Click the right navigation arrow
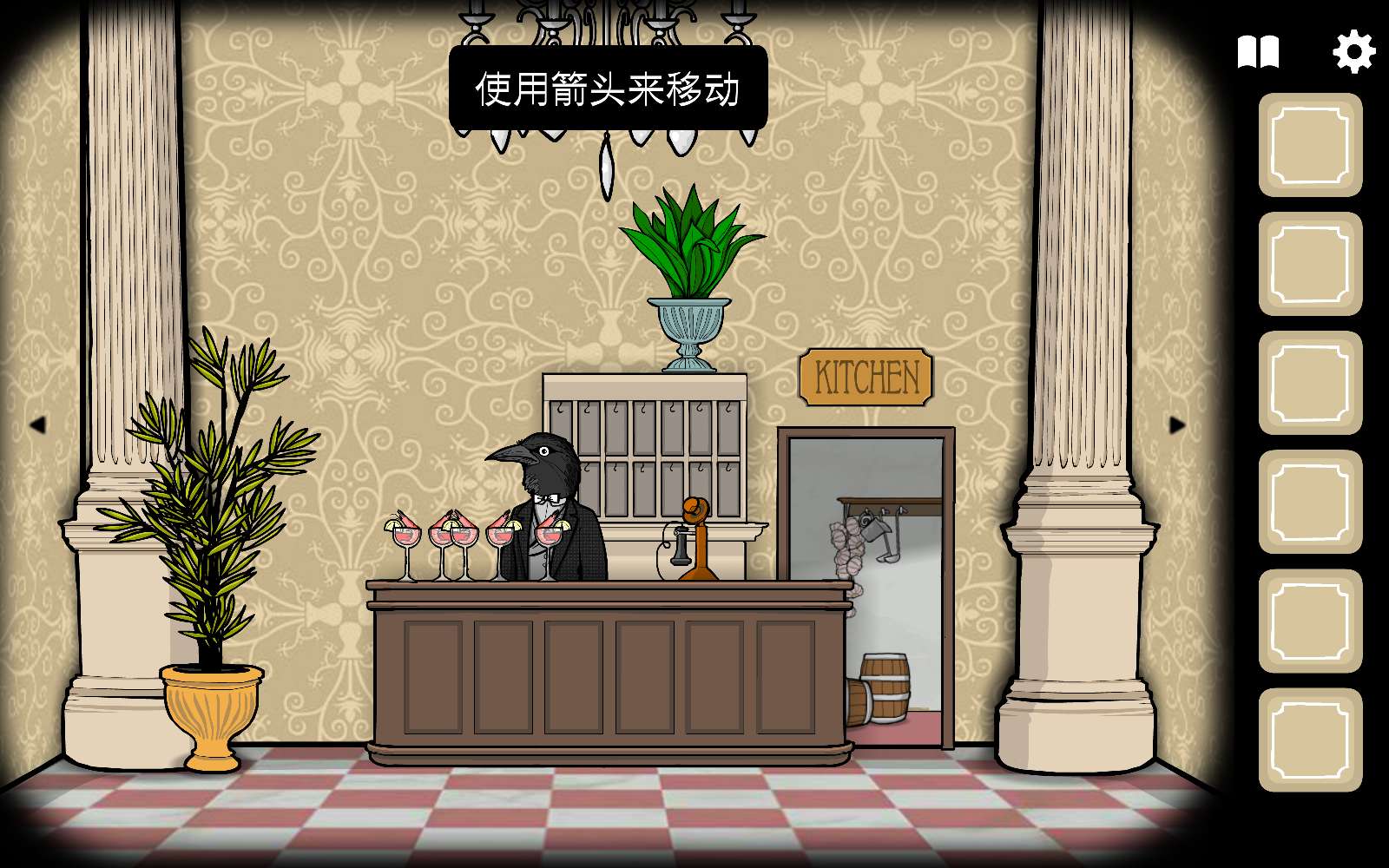This screenshot has width=1389, height=868. pyautogui.click(x=1176, y=424)
